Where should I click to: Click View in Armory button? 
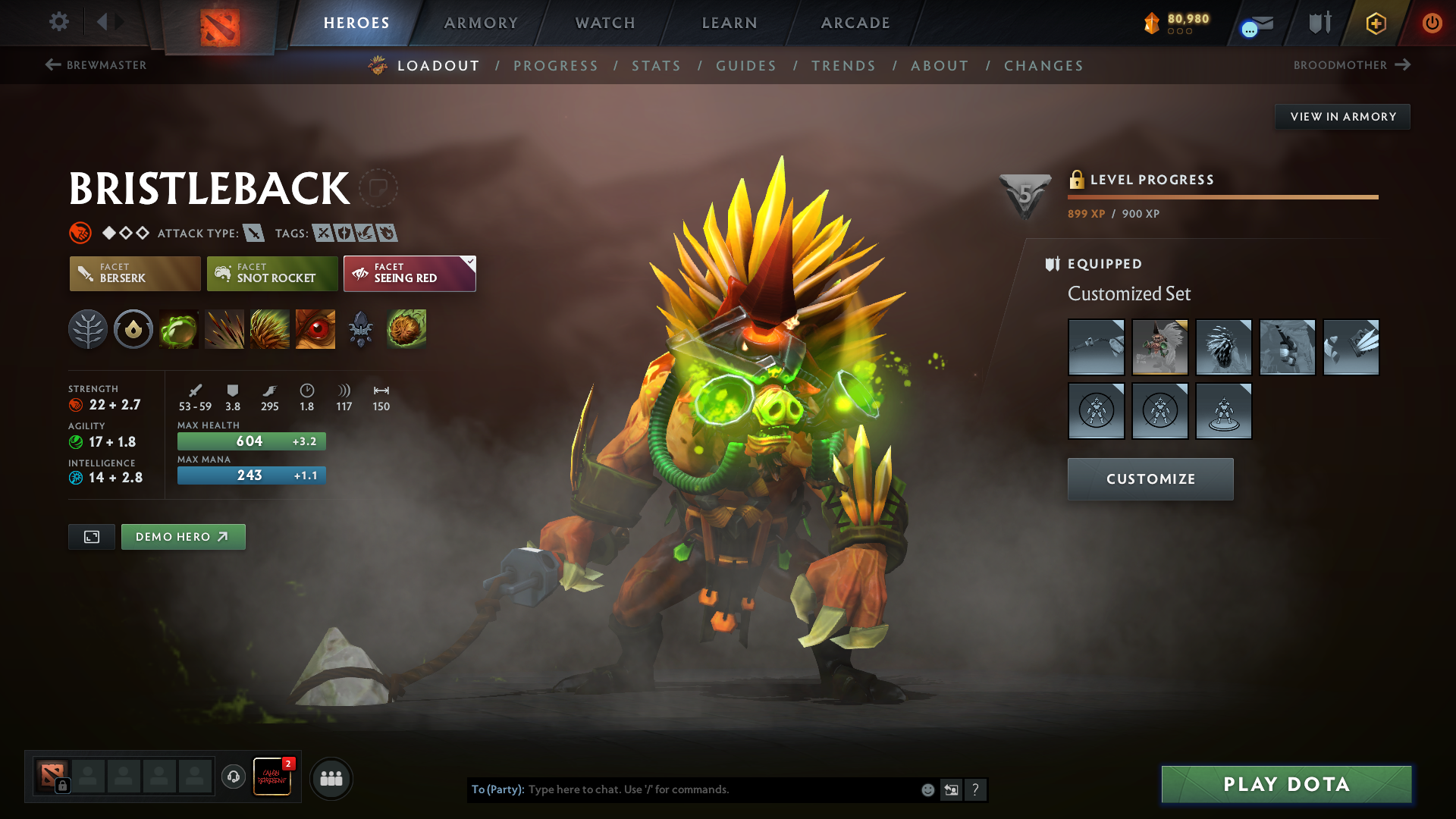[1342, 117]
